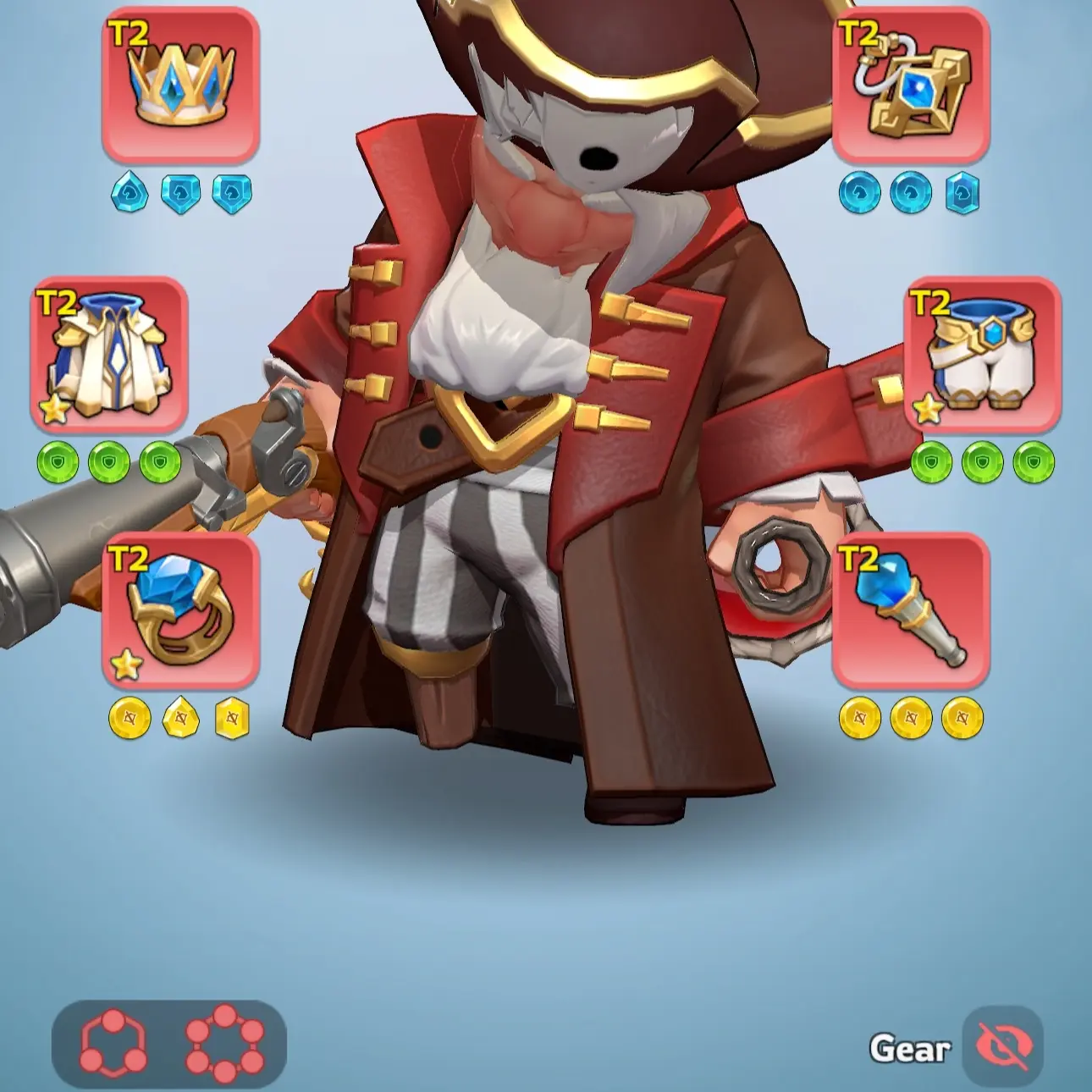Viewport: 1092px width, 1092px height.
Task: Select the hexagonal yellow gem below the ring
Action: pyautogui.click(x=231, y=719)
